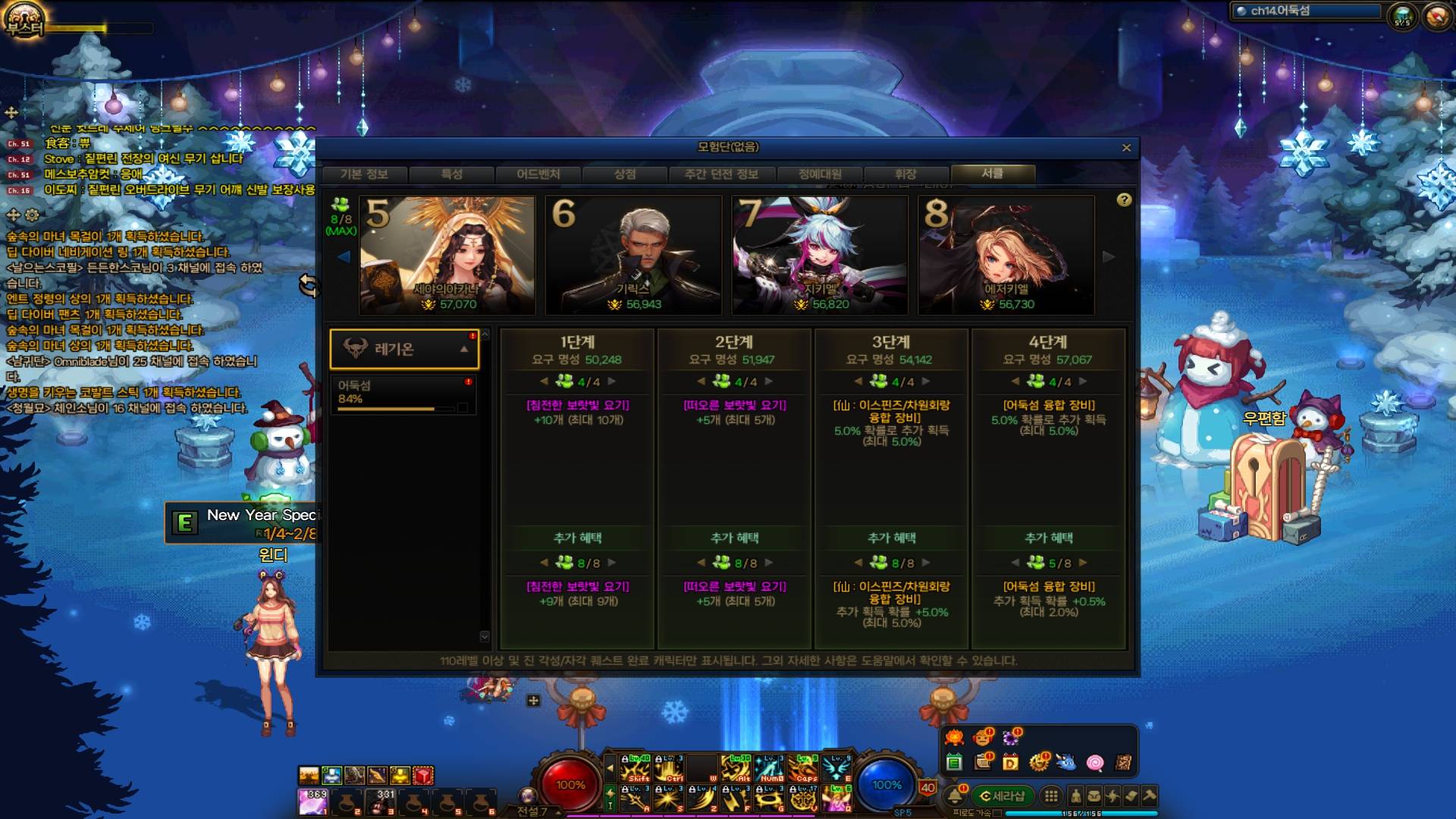Viewport: 1456px width, 819px height.
Task: Pick the 에저키엘 character card
Action: [x=1006, y=256]
